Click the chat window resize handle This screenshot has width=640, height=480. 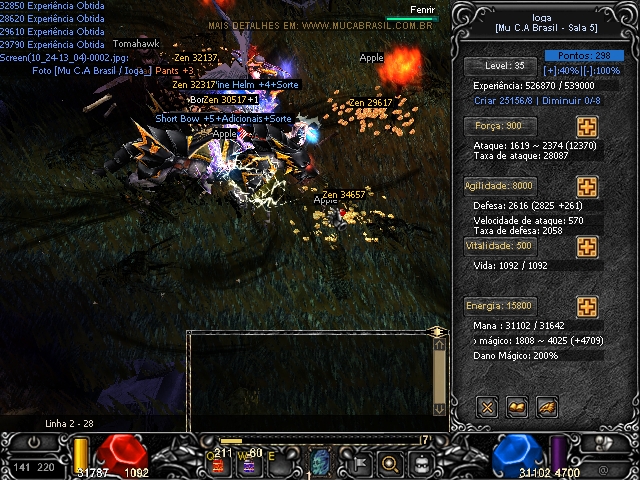pyautogui.click(x=437, y=330)
